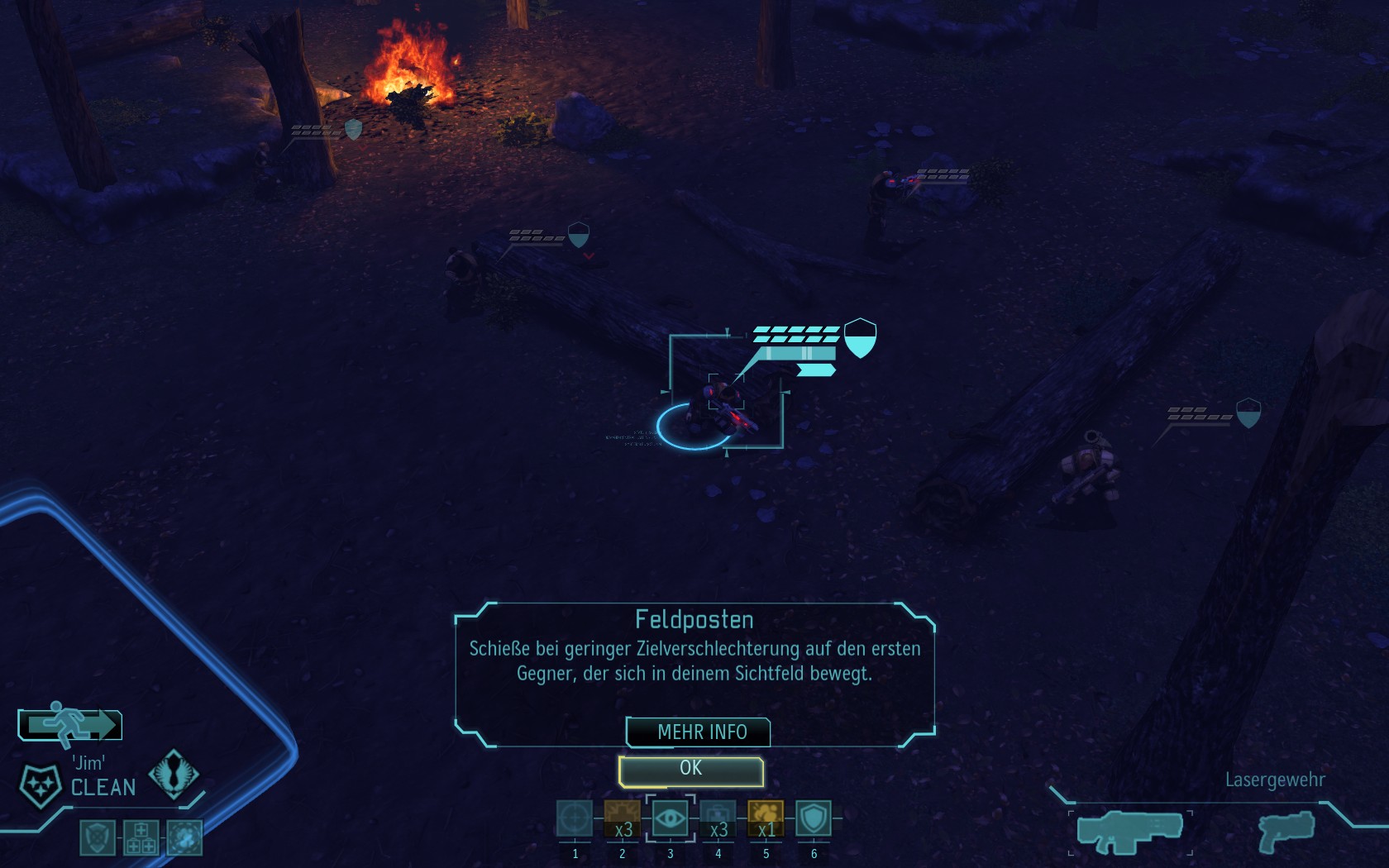Inspect the glowing smoke cloud perk icon

(184, 837)
